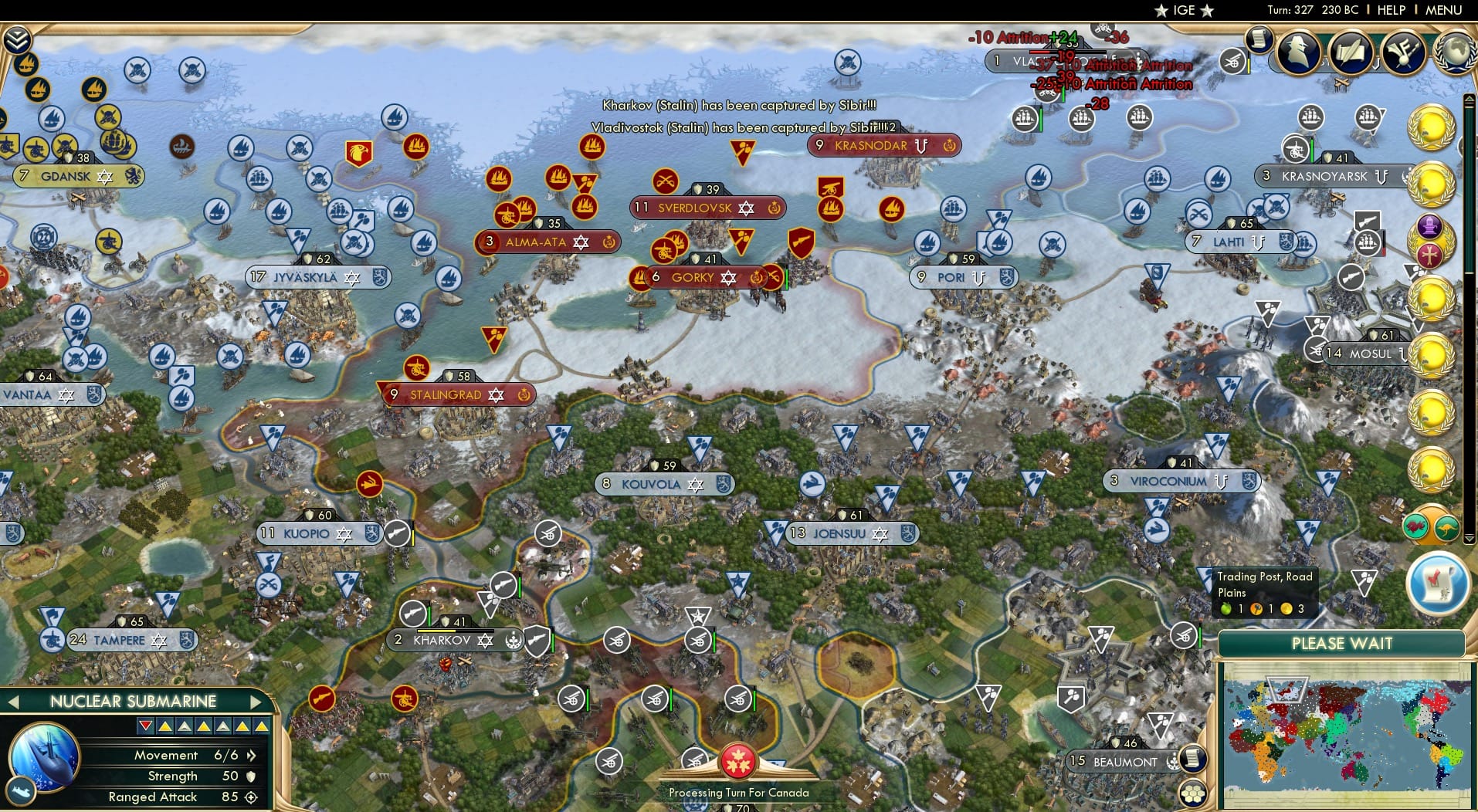Toggle the first gold promotion triangle
This screenshot has width=1478, height=812.
[x=166, y=726]
